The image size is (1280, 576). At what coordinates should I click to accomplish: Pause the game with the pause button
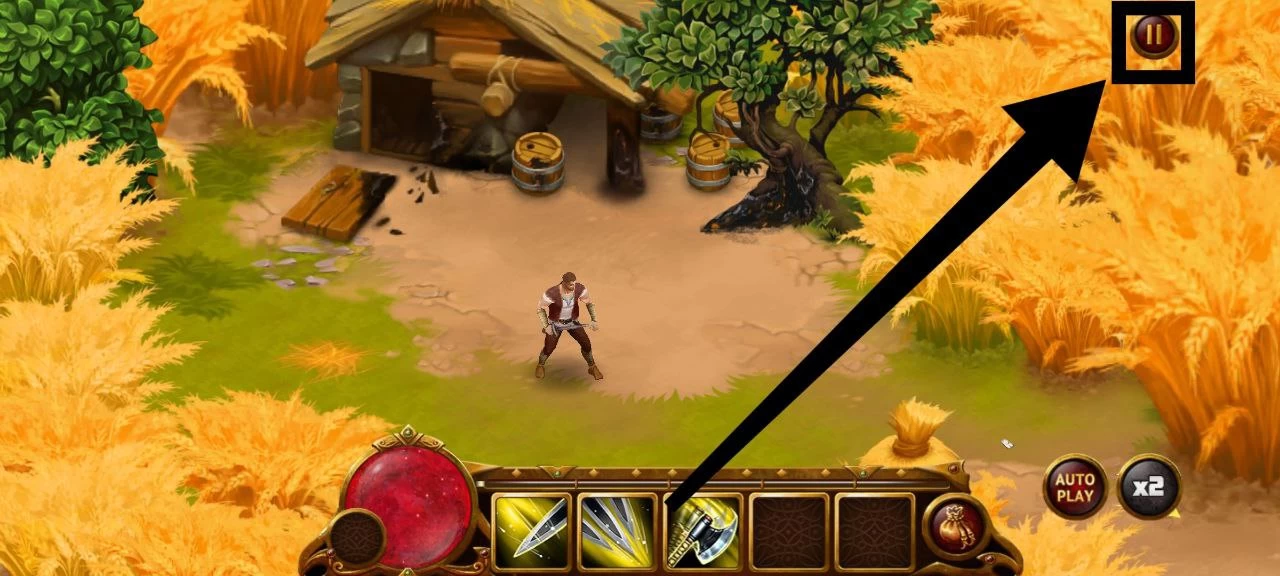coord(1154,36)
